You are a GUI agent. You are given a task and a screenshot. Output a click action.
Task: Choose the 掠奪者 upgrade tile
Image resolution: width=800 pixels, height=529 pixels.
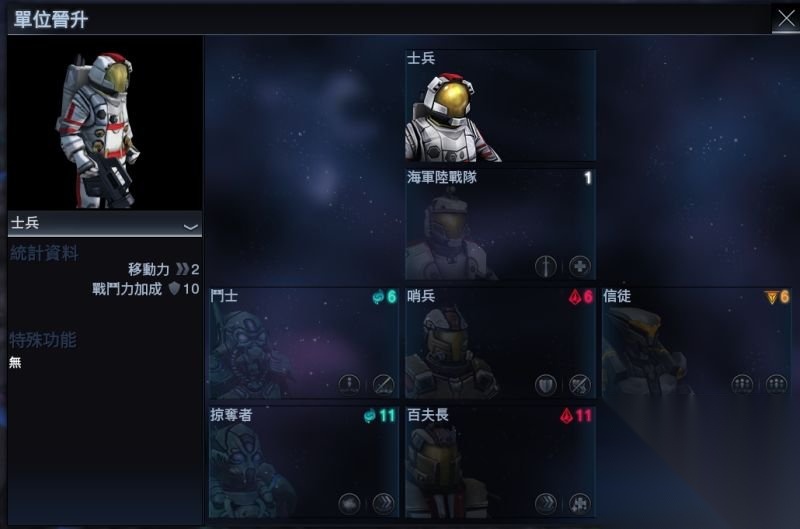[x=303, y=460]
